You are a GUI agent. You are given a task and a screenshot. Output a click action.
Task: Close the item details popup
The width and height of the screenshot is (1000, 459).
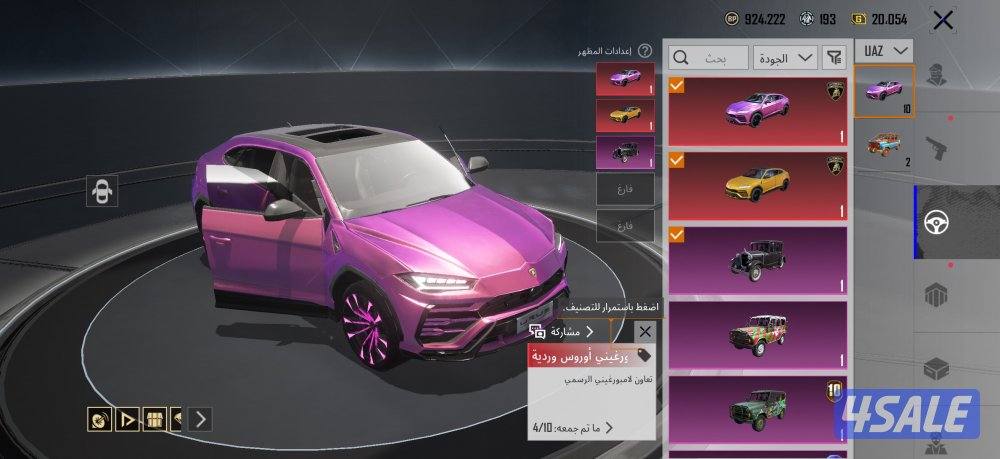[x=645, y=331]
